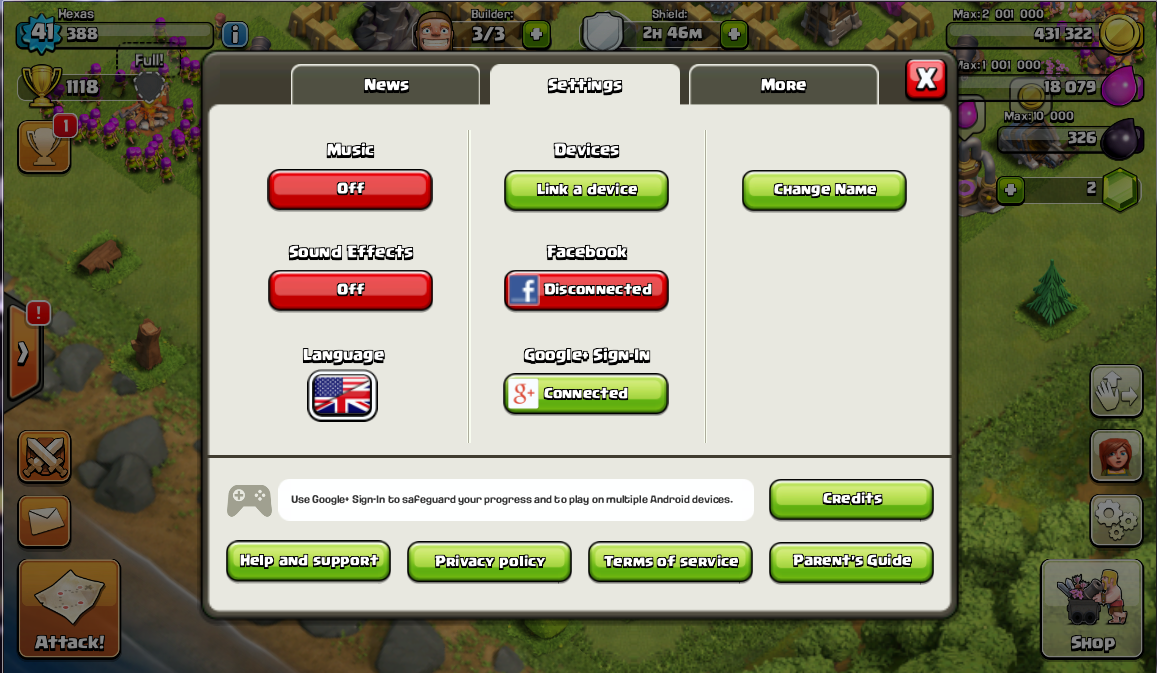Open the More tab

783,85
